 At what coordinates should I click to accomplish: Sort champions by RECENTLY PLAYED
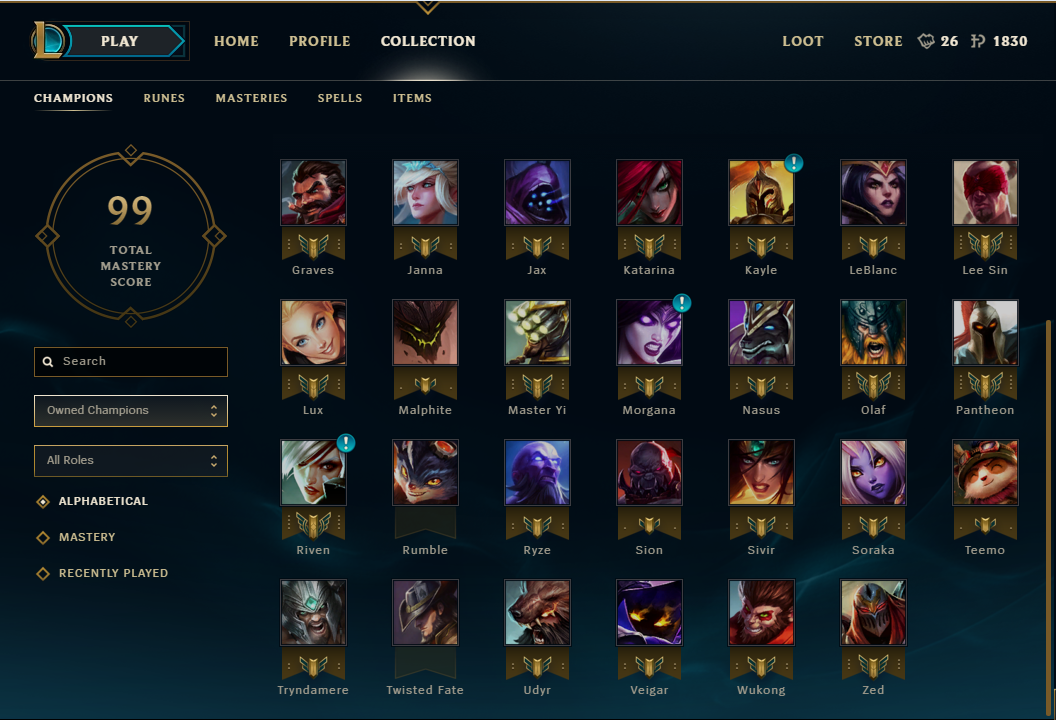pos(113,574)
